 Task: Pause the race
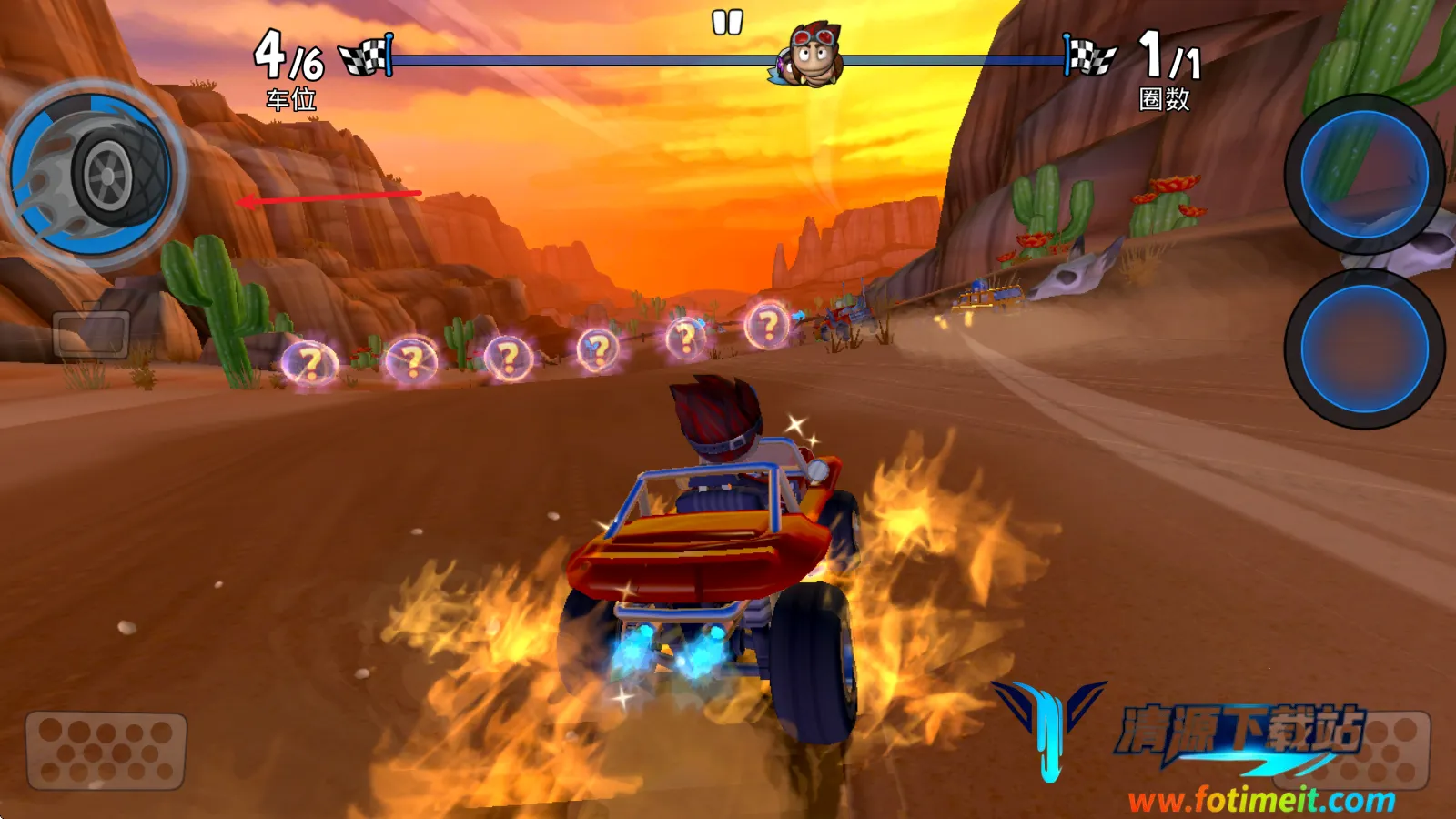pos(727,23)
